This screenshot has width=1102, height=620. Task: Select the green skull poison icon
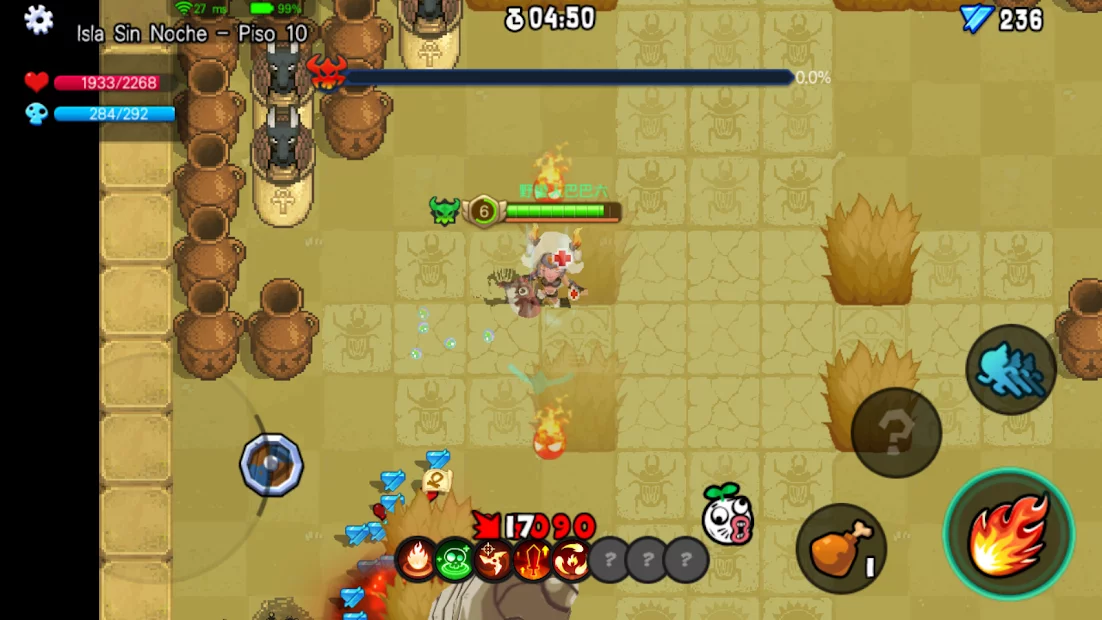coord(455,560)
